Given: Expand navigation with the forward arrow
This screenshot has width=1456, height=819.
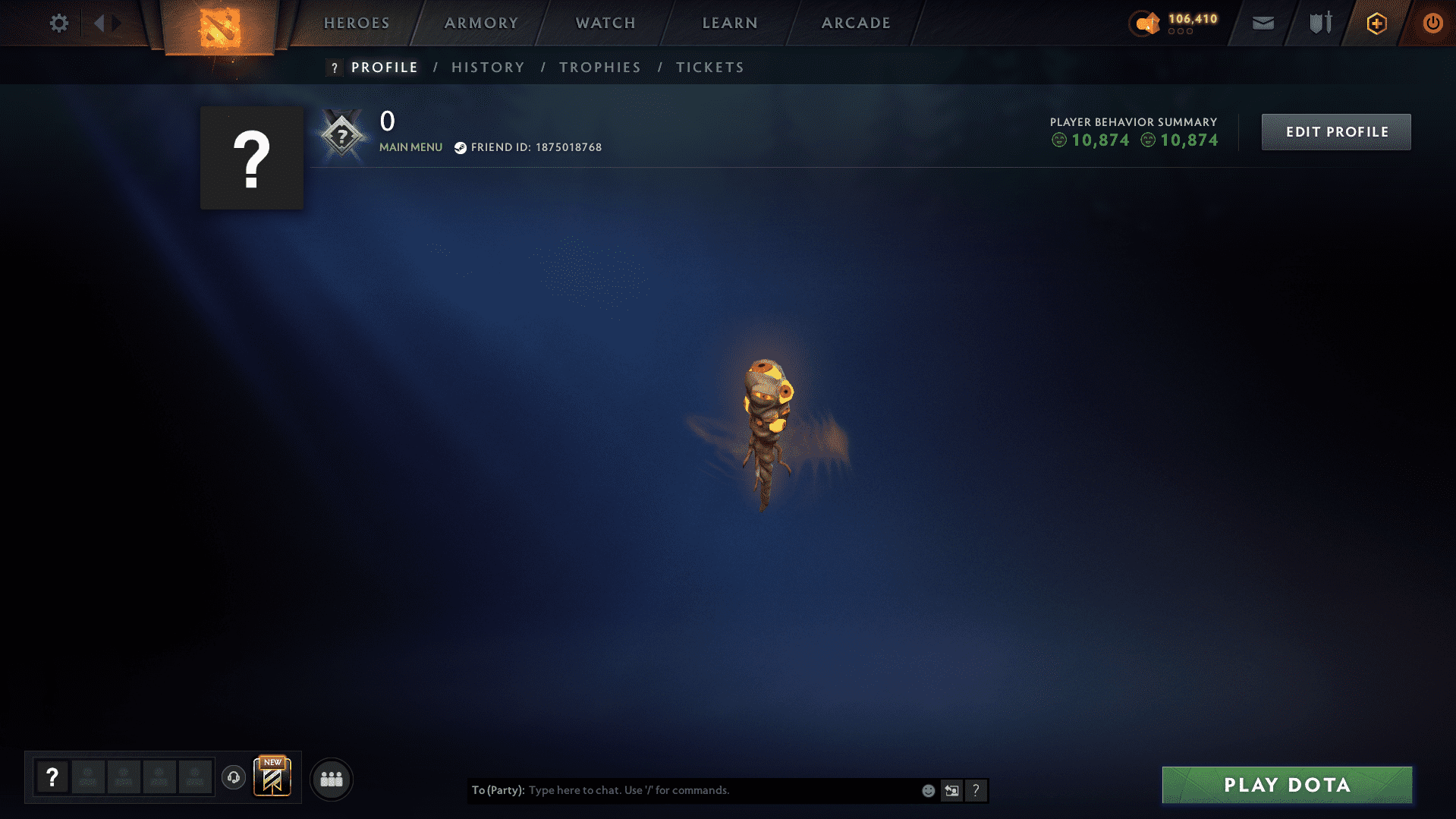Looking at the screenshot, I should pos(115,23).
